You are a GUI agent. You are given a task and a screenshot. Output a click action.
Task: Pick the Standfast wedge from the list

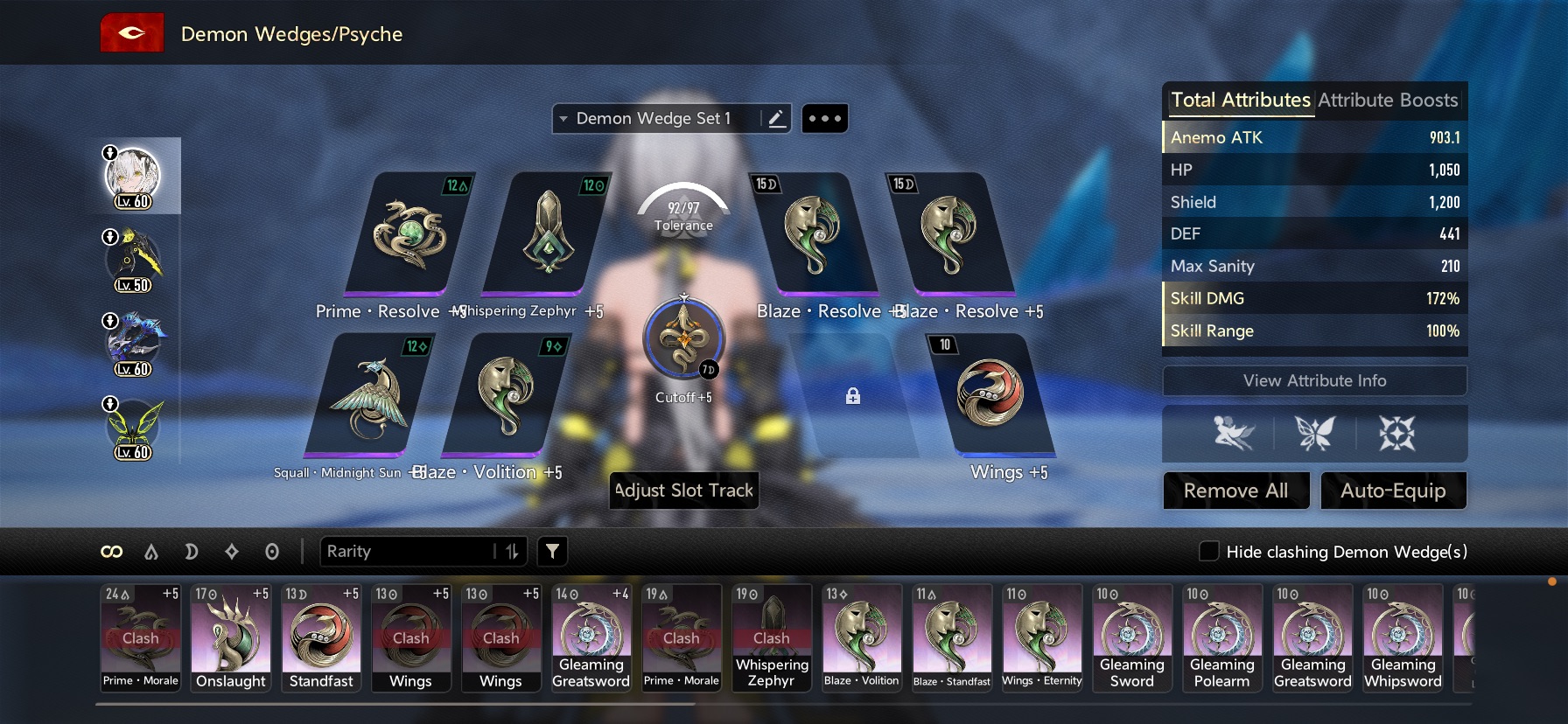coord(321,638)
